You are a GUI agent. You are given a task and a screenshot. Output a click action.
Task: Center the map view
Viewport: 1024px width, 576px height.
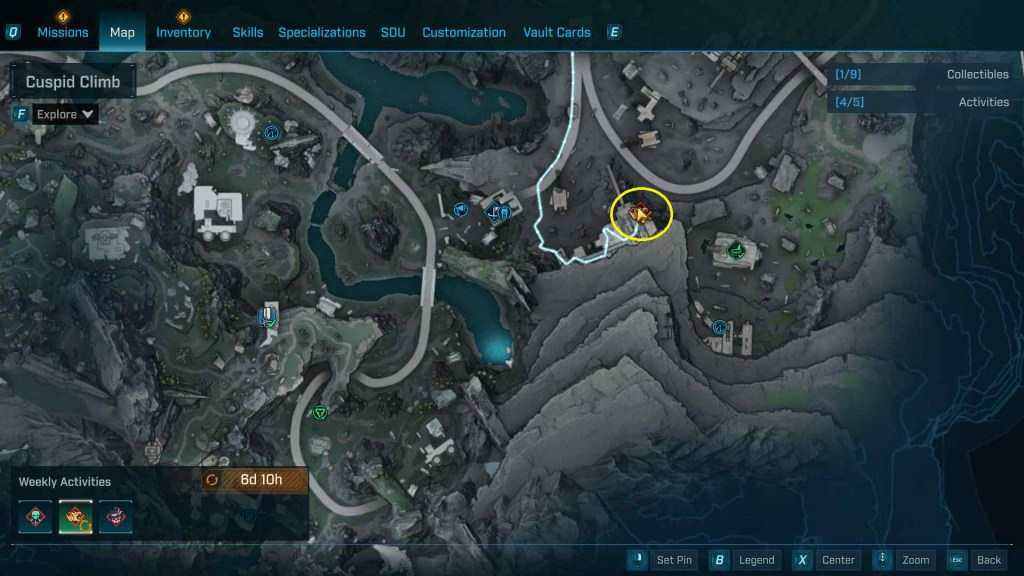(x=827, y=560)
